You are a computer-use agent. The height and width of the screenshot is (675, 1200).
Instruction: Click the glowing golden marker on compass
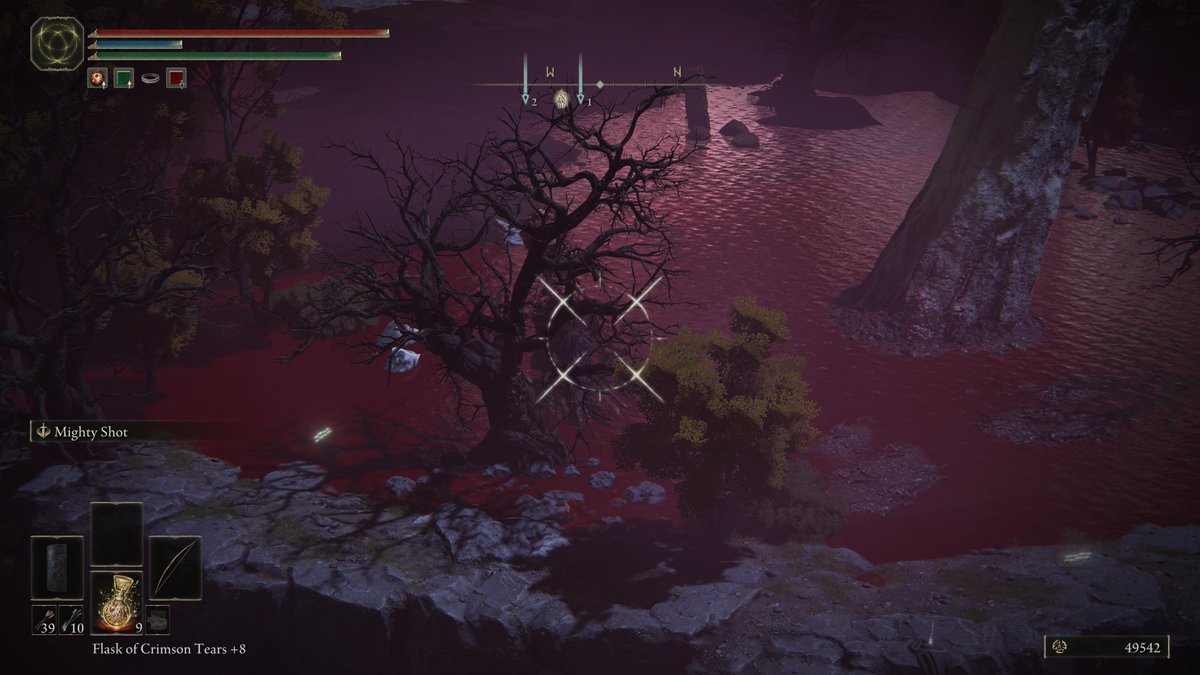coord(563,99)
